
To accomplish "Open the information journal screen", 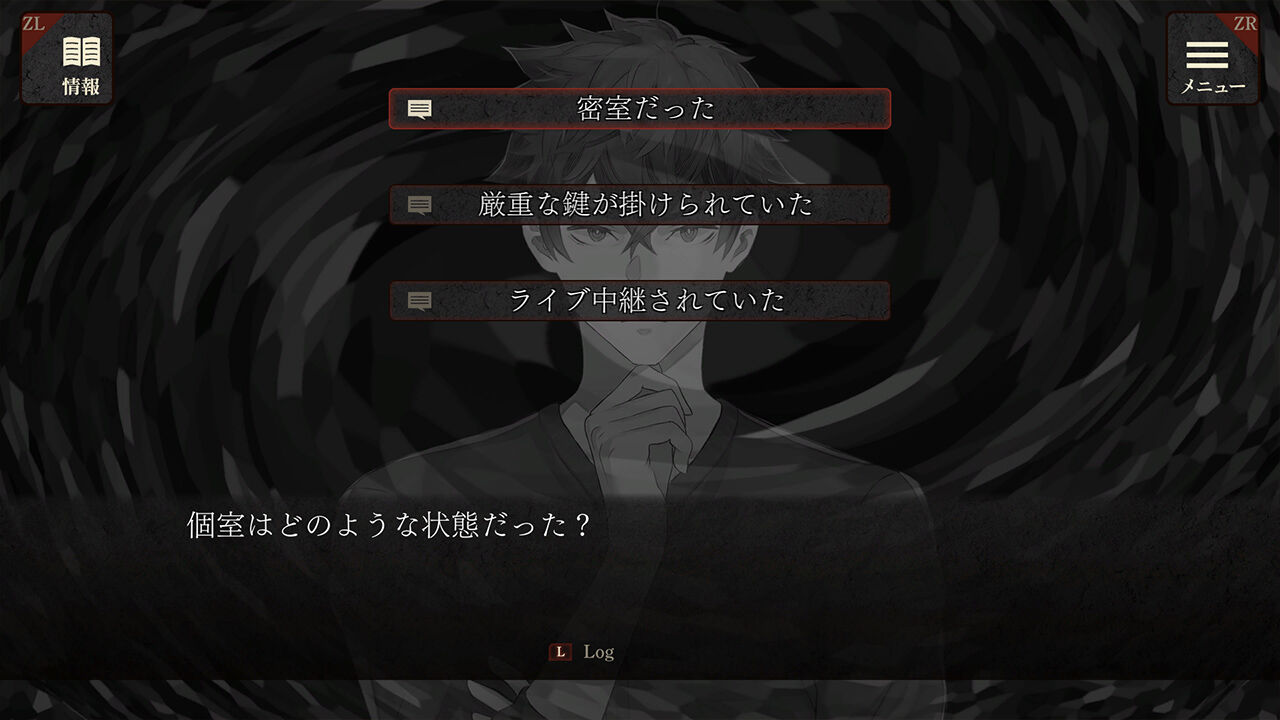I will coord(65,55).
